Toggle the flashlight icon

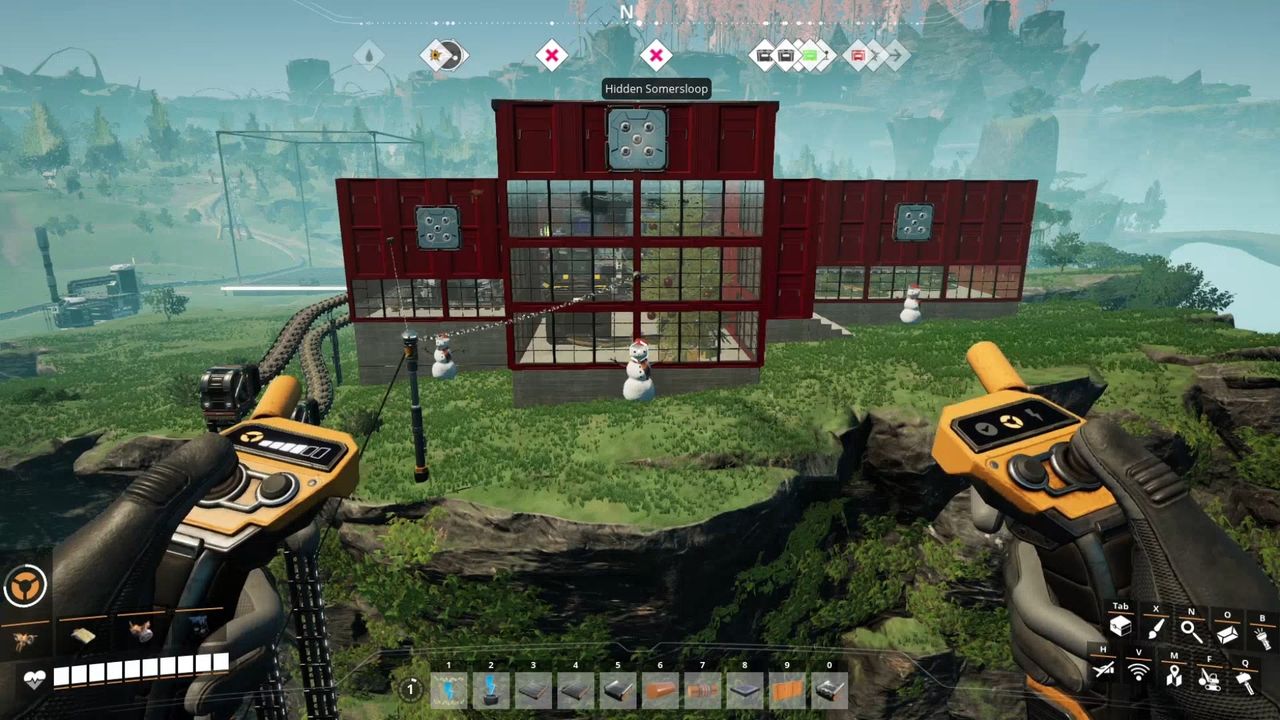[1262, 634]
